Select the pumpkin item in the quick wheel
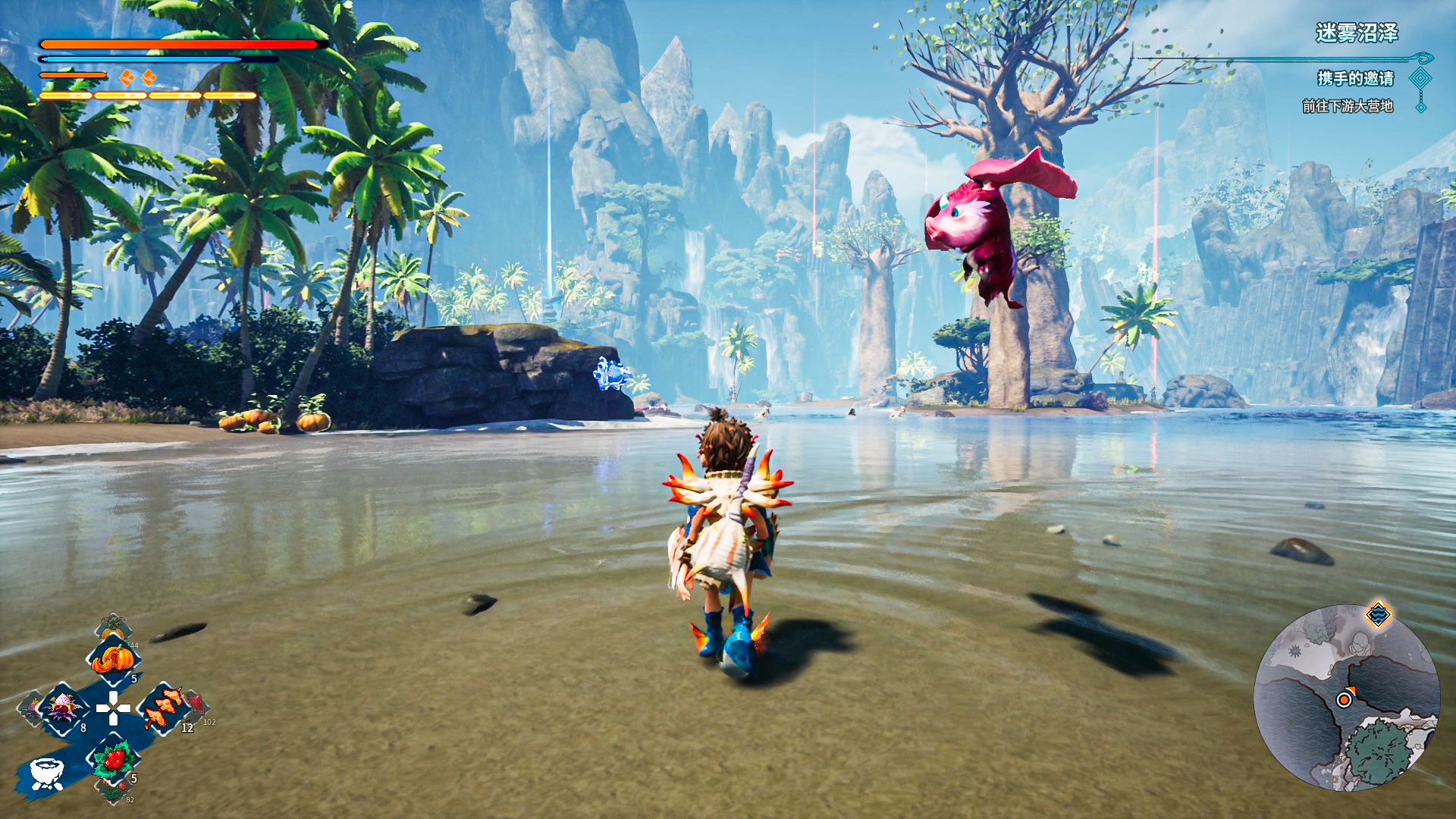The width and height of the screenshot is (1456, 819). 113,658
